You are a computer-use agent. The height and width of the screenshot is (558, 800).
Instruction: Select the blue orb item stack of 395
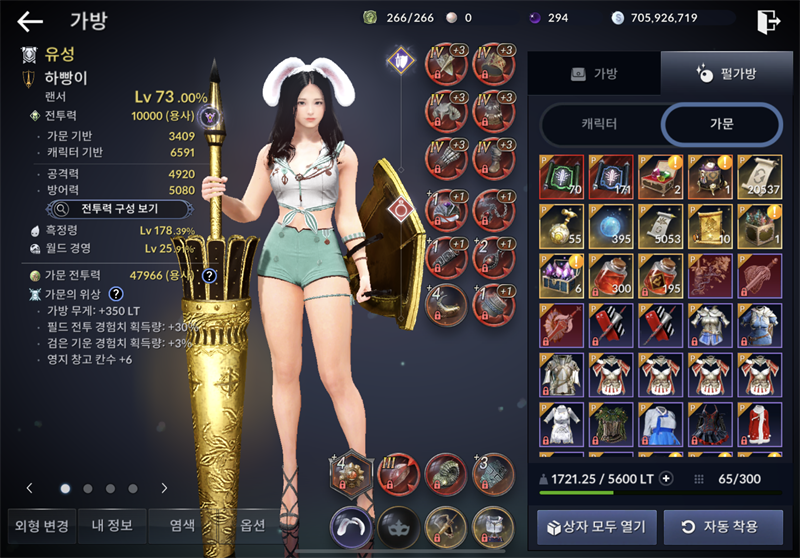[610, 227]
